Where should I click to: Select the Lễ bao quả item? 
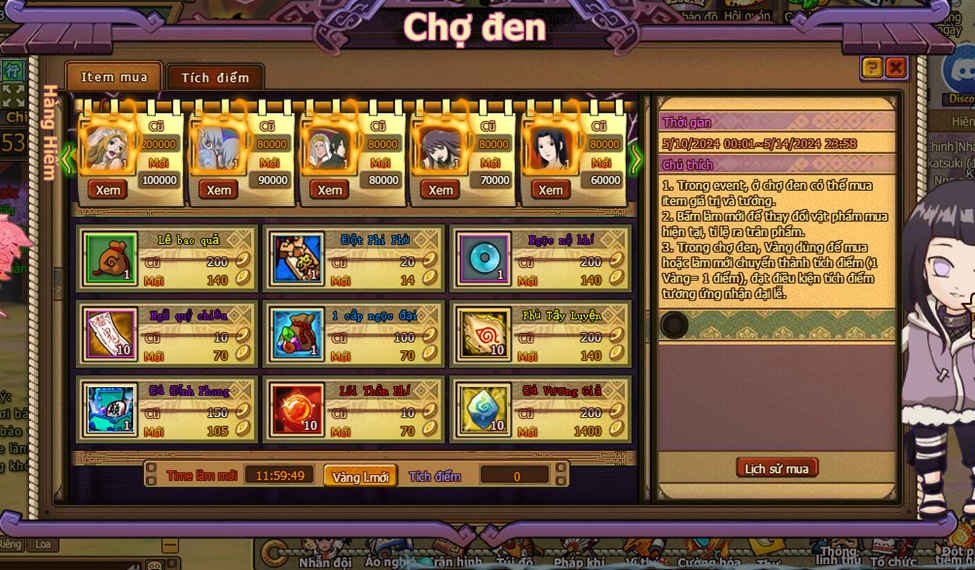tap(110, 259)
